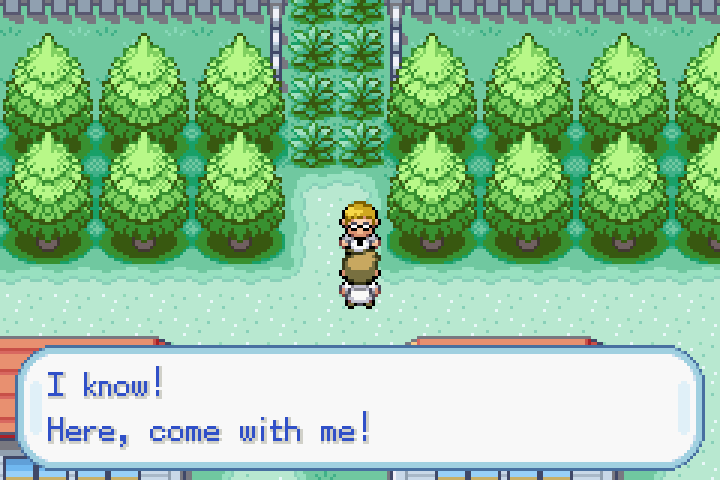This screenshot has width=720, height=480.
Task: Click the "Here, come with me!" dialogue box
Action: tap(360, 408)
